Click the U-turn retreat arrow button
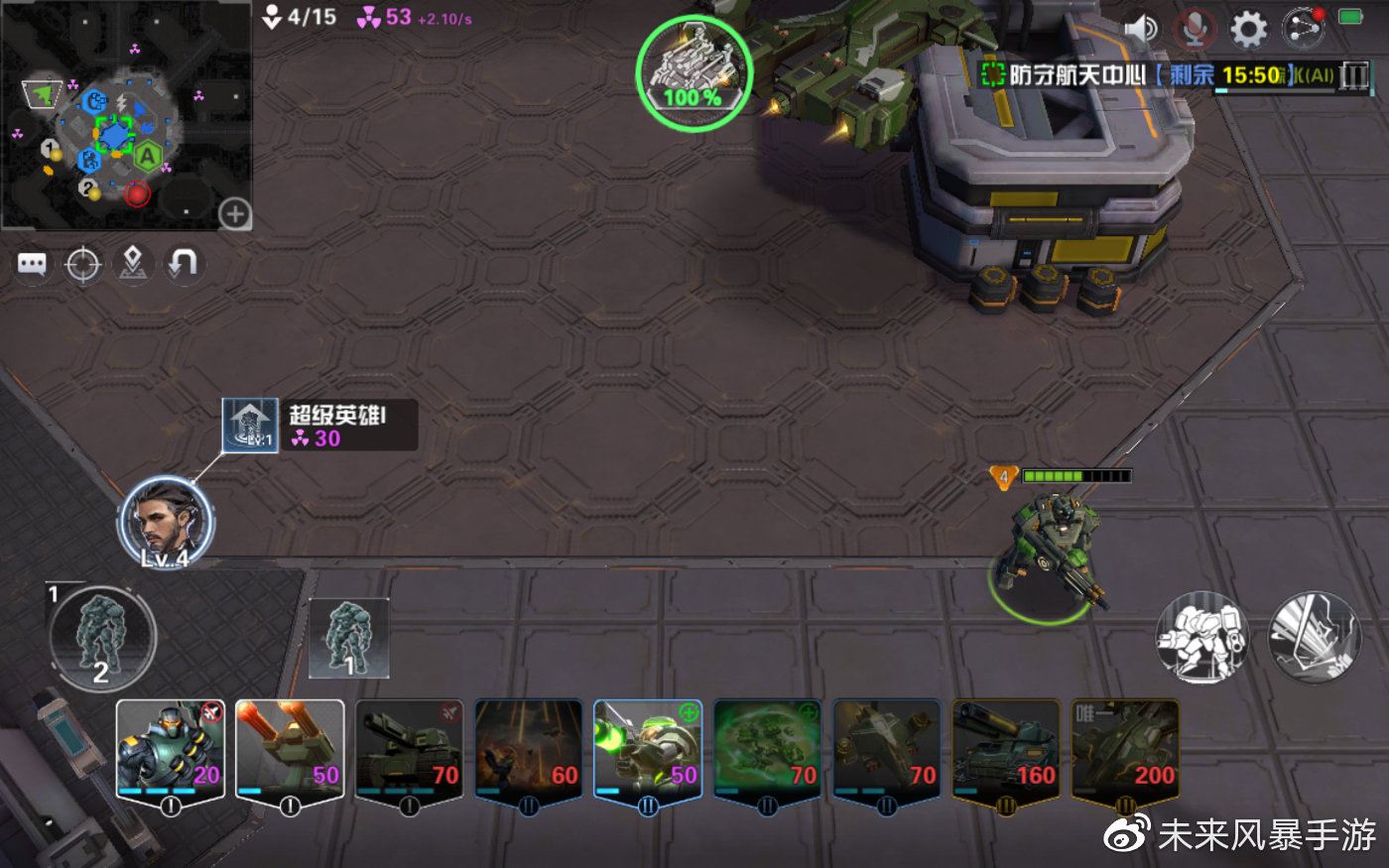 (x=184, y=264)
